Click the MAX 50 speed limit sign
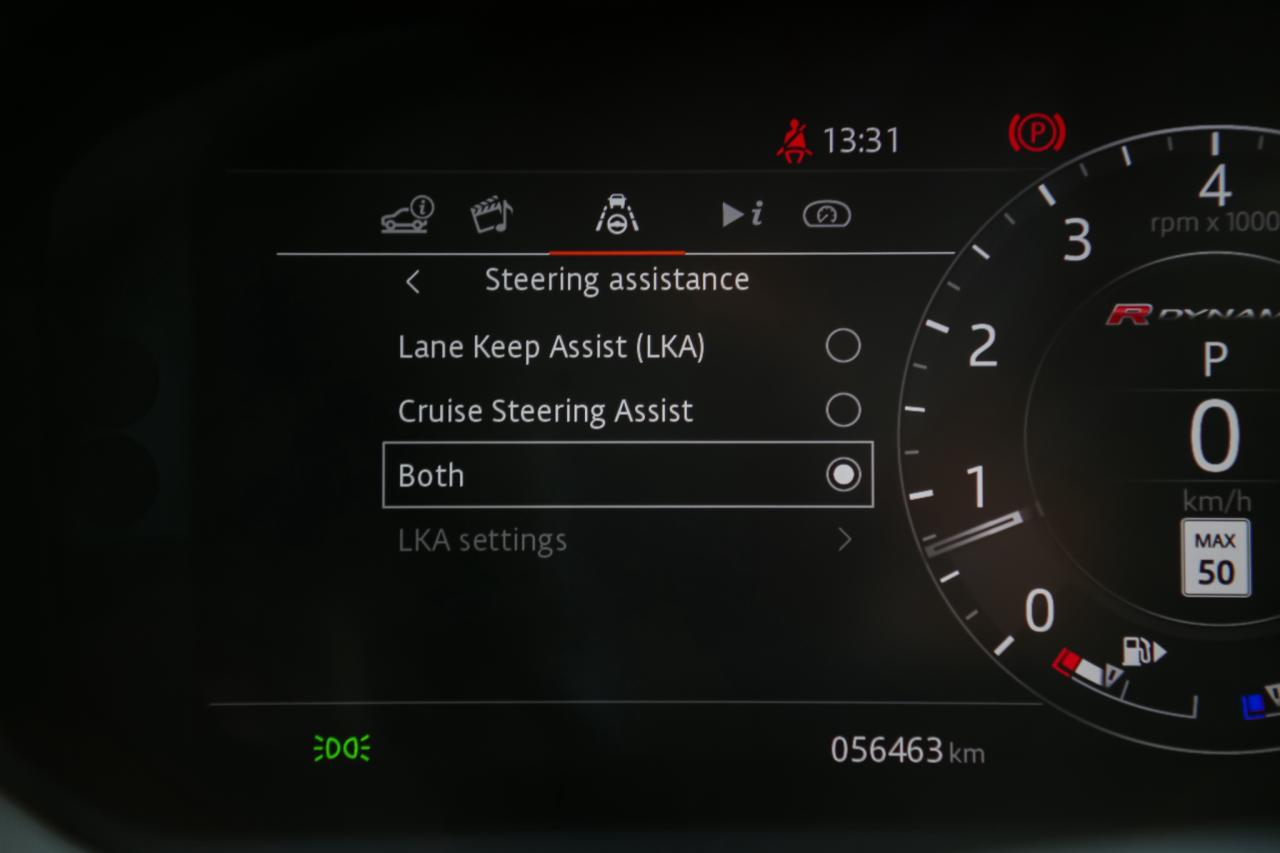Viewport: 1280px width, 853px height. [x=1214, y=558]
